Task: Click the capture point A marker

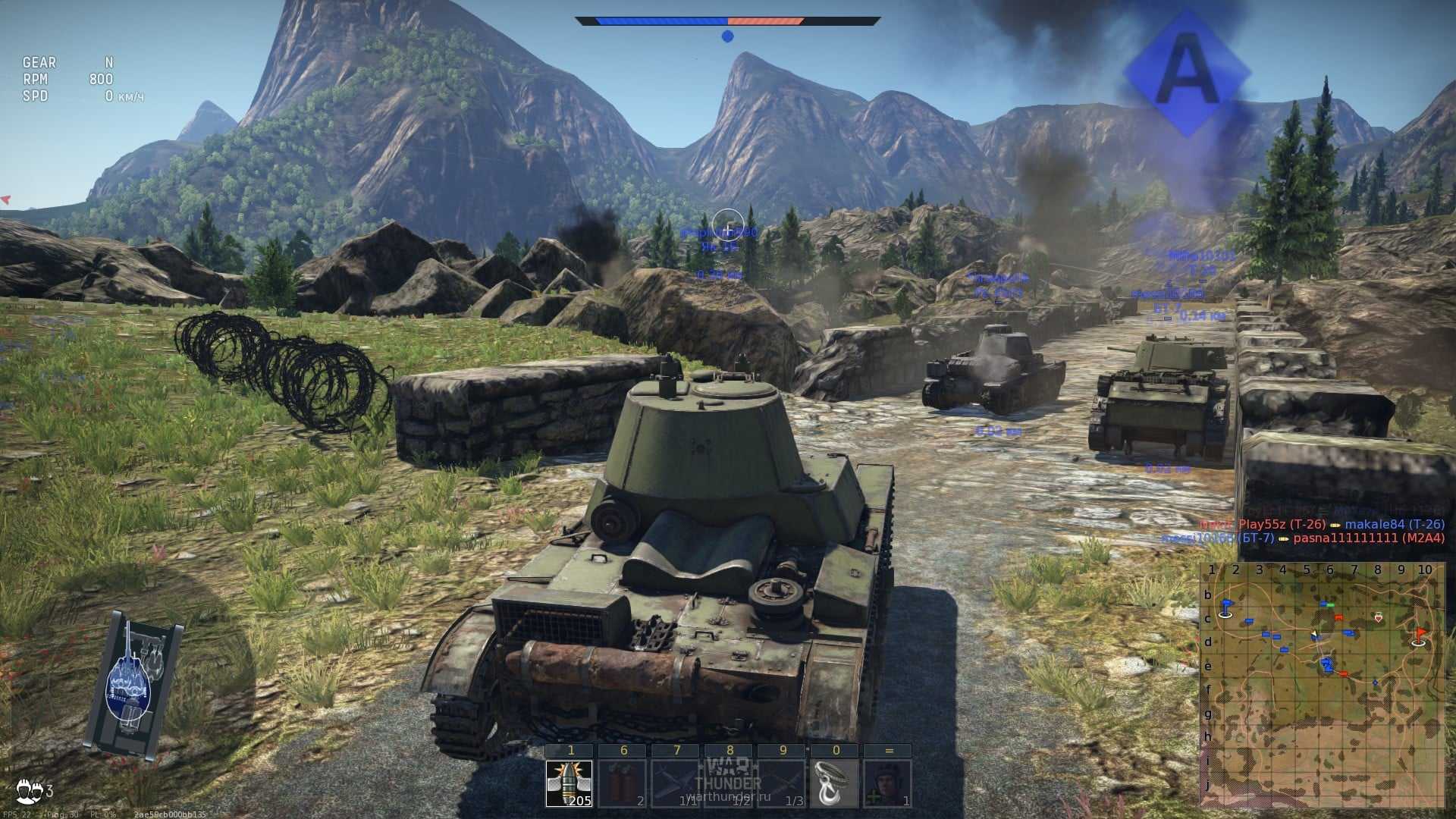Action: 1187,74
